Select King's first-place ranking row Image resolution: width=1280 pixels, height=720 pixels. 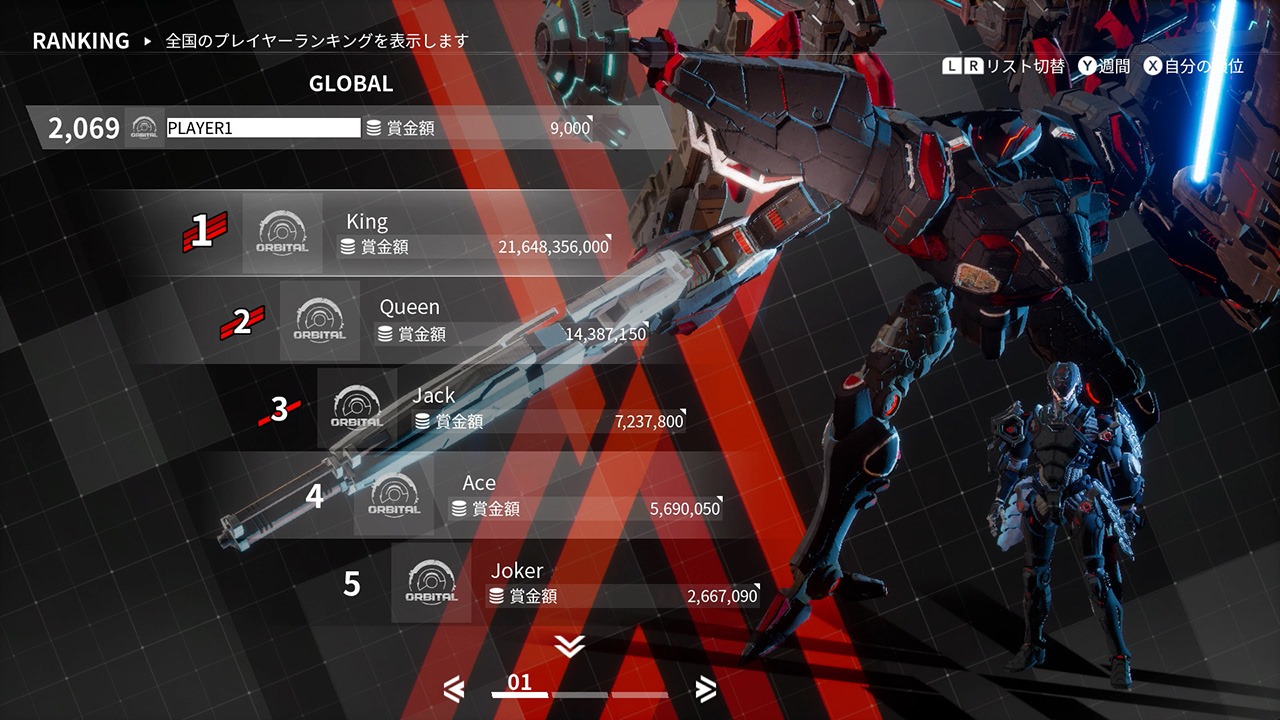point(430,234)
